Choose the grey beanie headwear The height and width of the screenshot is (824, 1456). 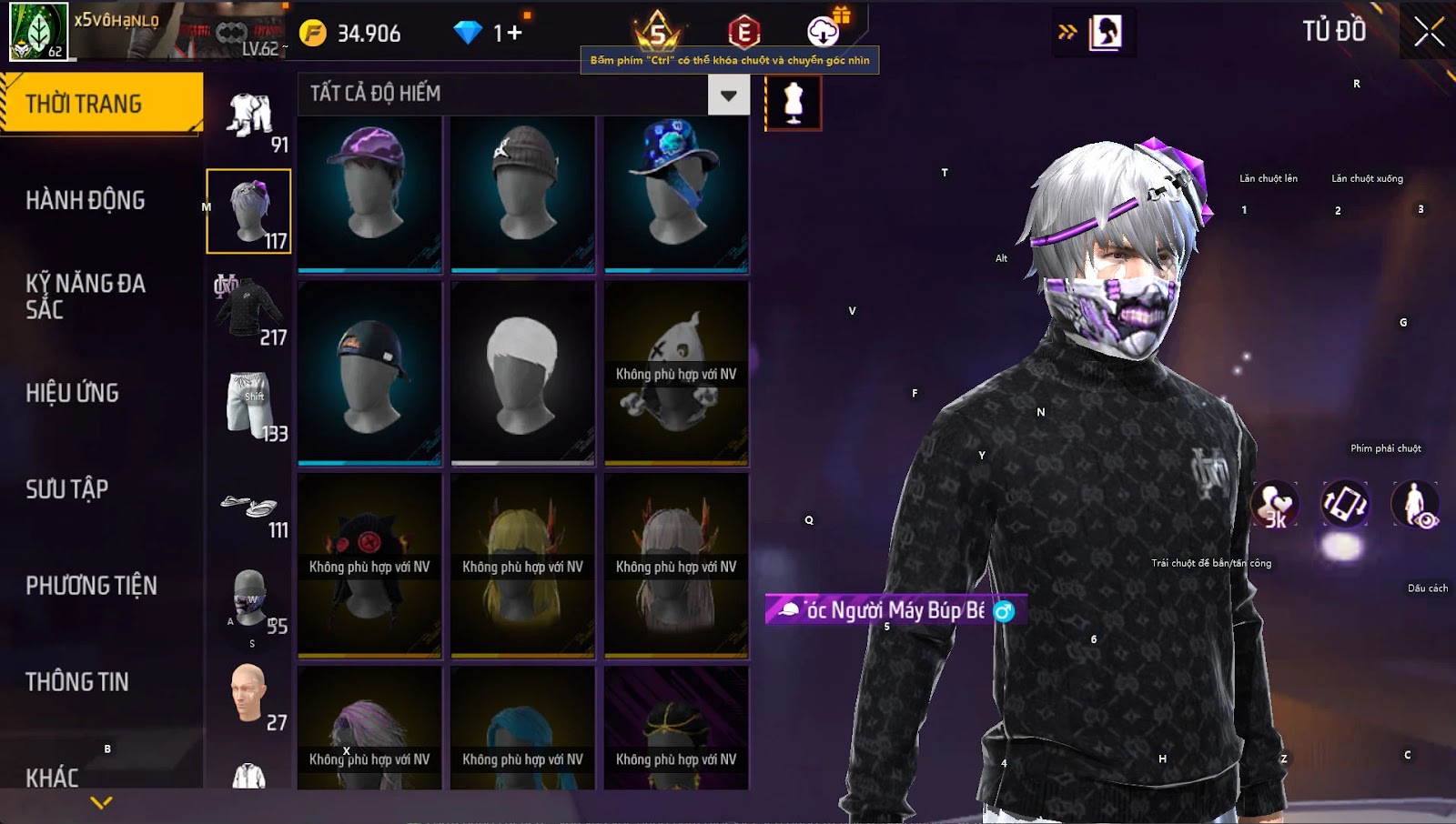coord(522,193)
